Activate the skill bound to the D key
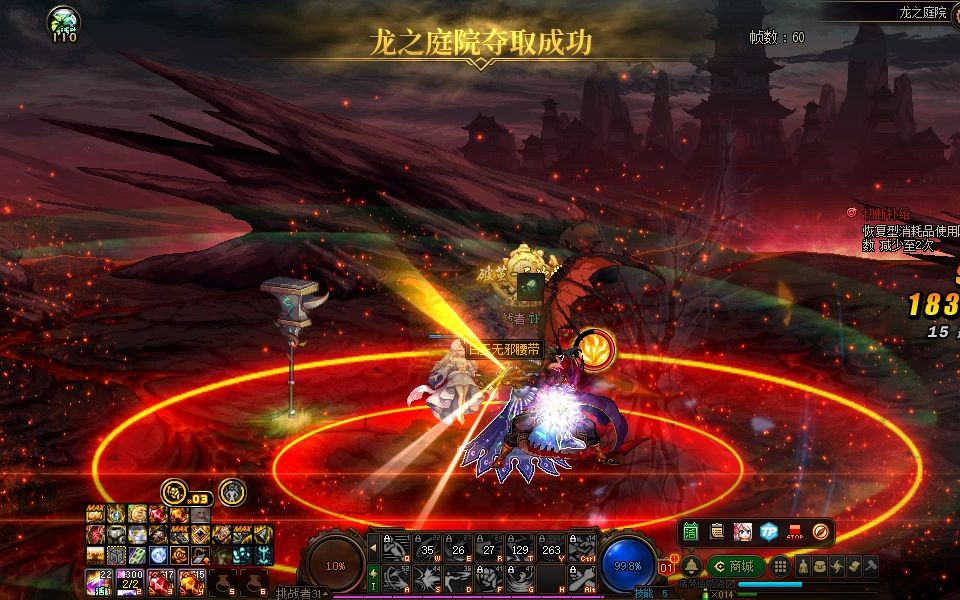Screen dimensions: 960x600 [x=459, y=577]
